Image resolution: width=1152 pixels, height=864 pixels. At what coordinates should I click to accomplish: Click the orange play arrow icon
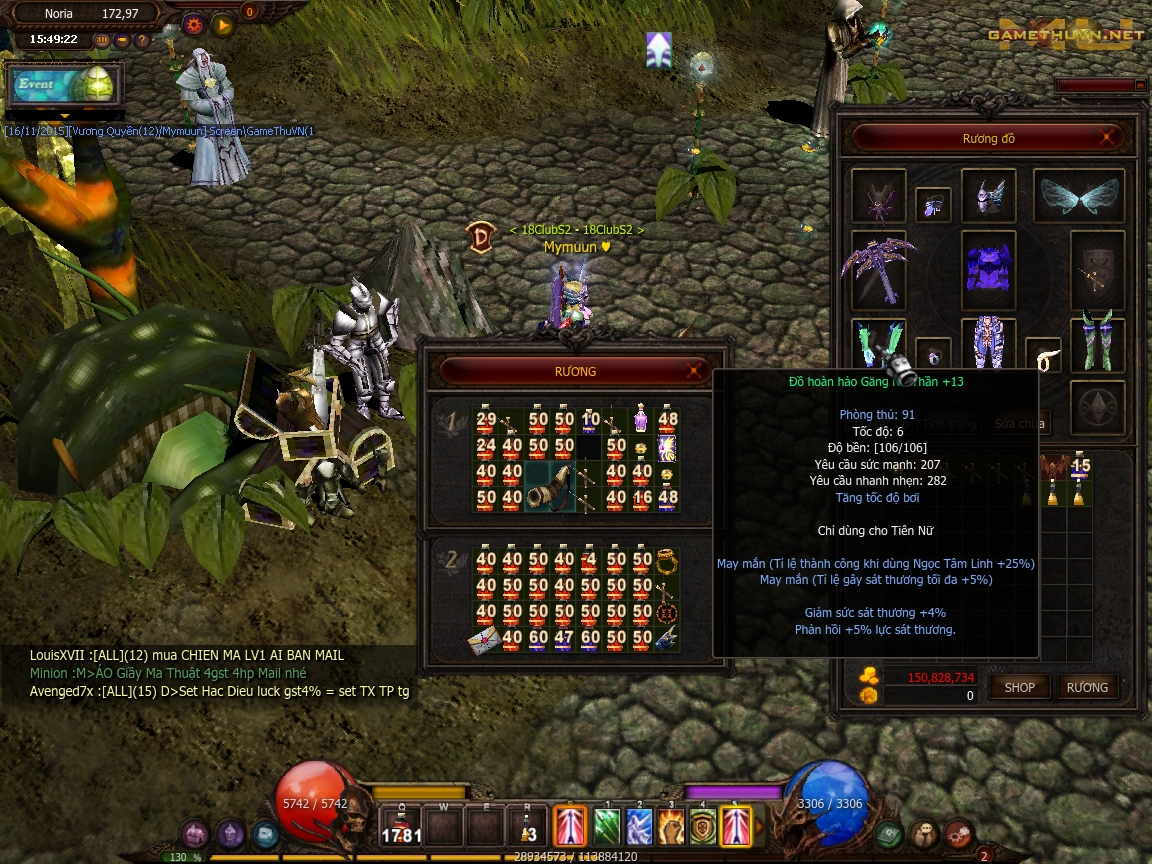tap(222, 23)
